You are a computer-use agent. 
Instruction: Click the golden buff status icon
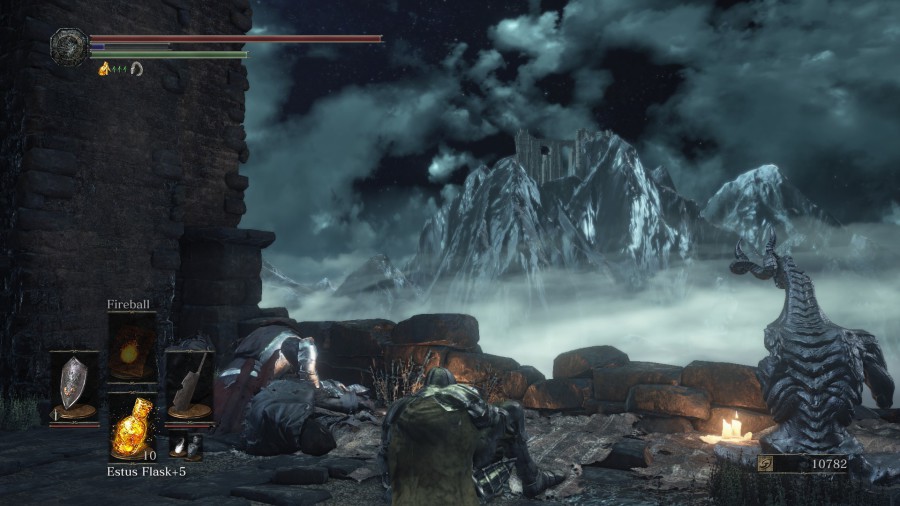point(104,68)
